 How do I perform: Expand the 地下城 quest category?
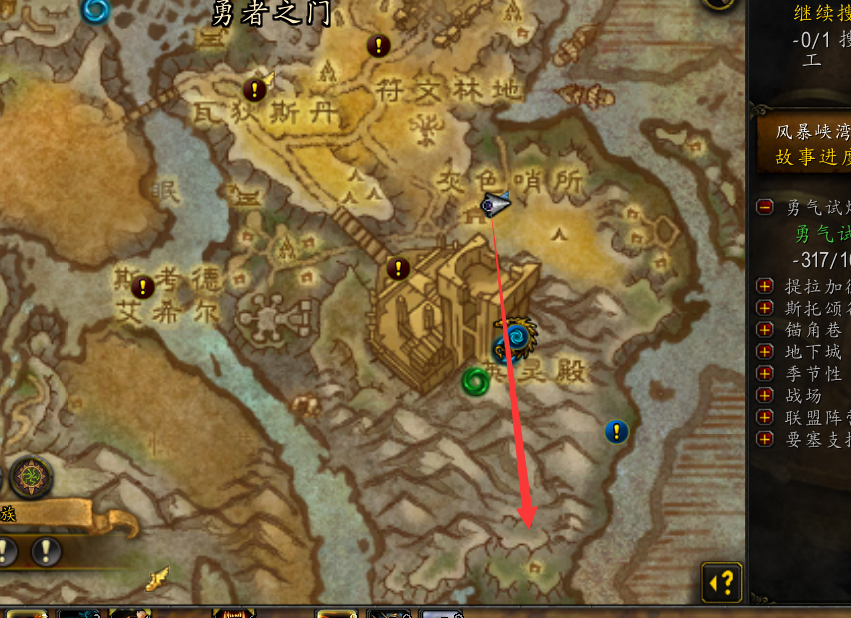(x=765, y=351)
